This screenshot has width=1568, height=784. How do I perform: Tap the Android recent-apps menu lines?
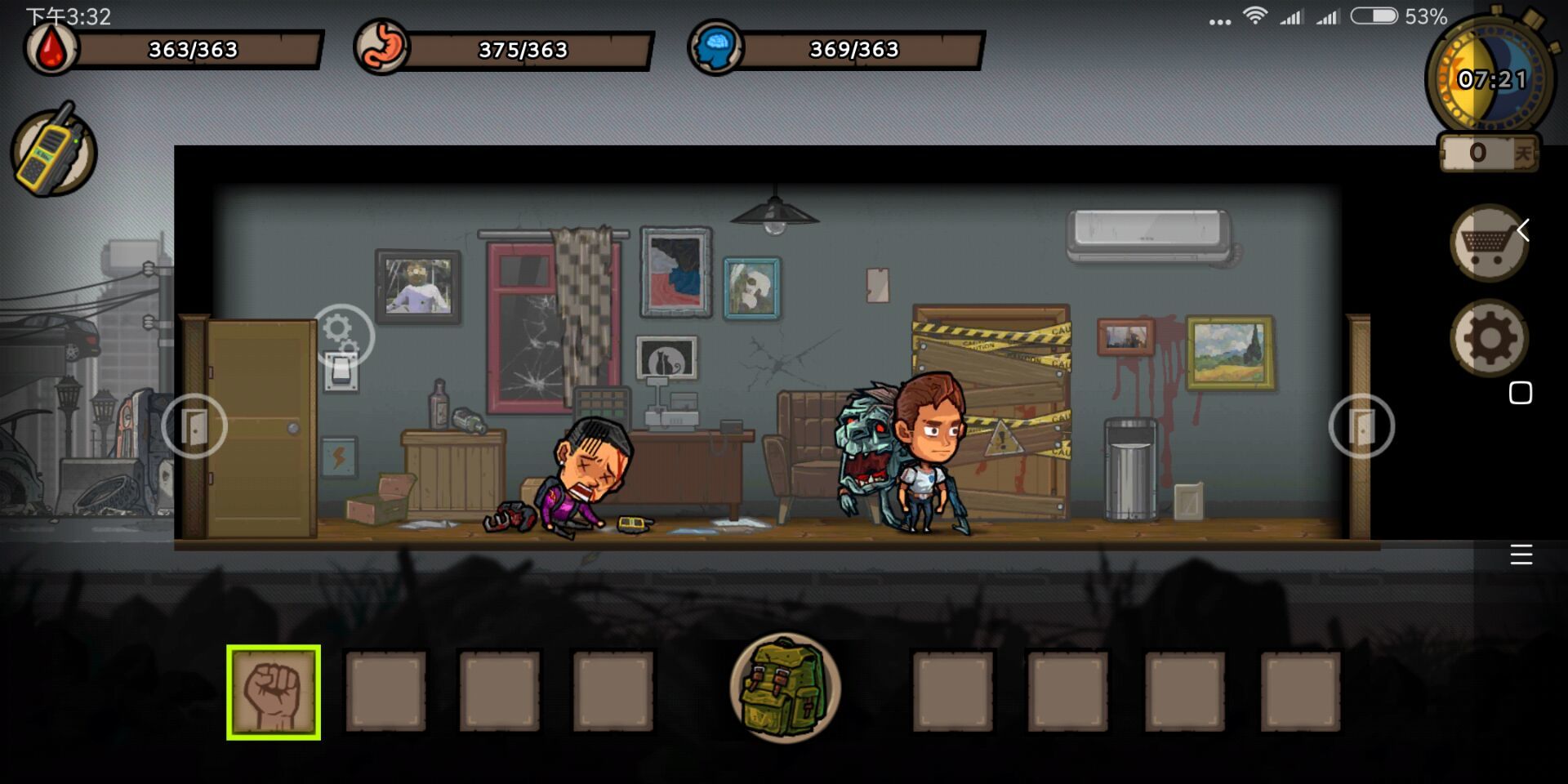[1521, 555]
